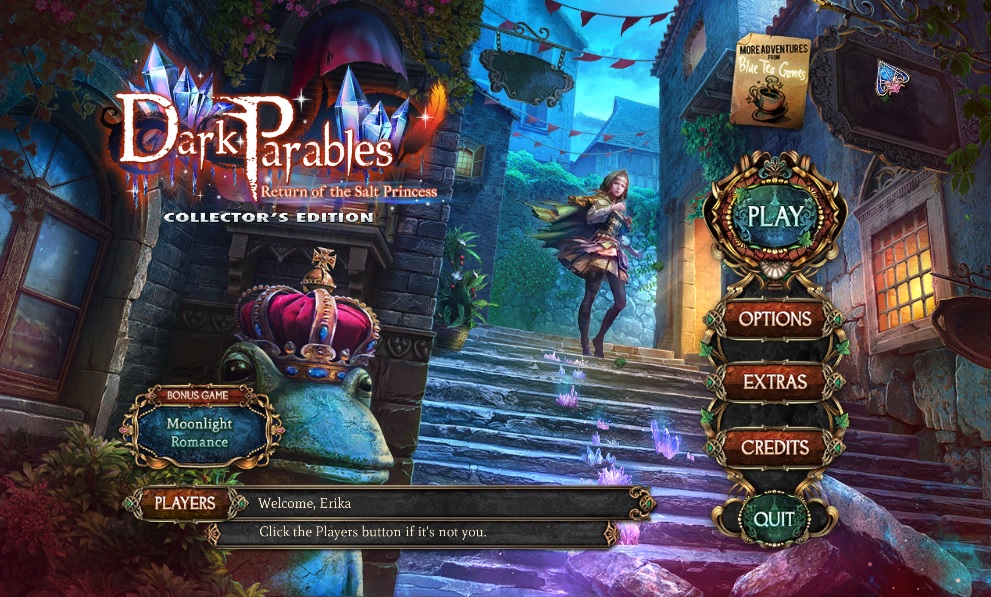Open the Players profile selector
Screen dimensions: 991x597
click(x=184, y=503)
